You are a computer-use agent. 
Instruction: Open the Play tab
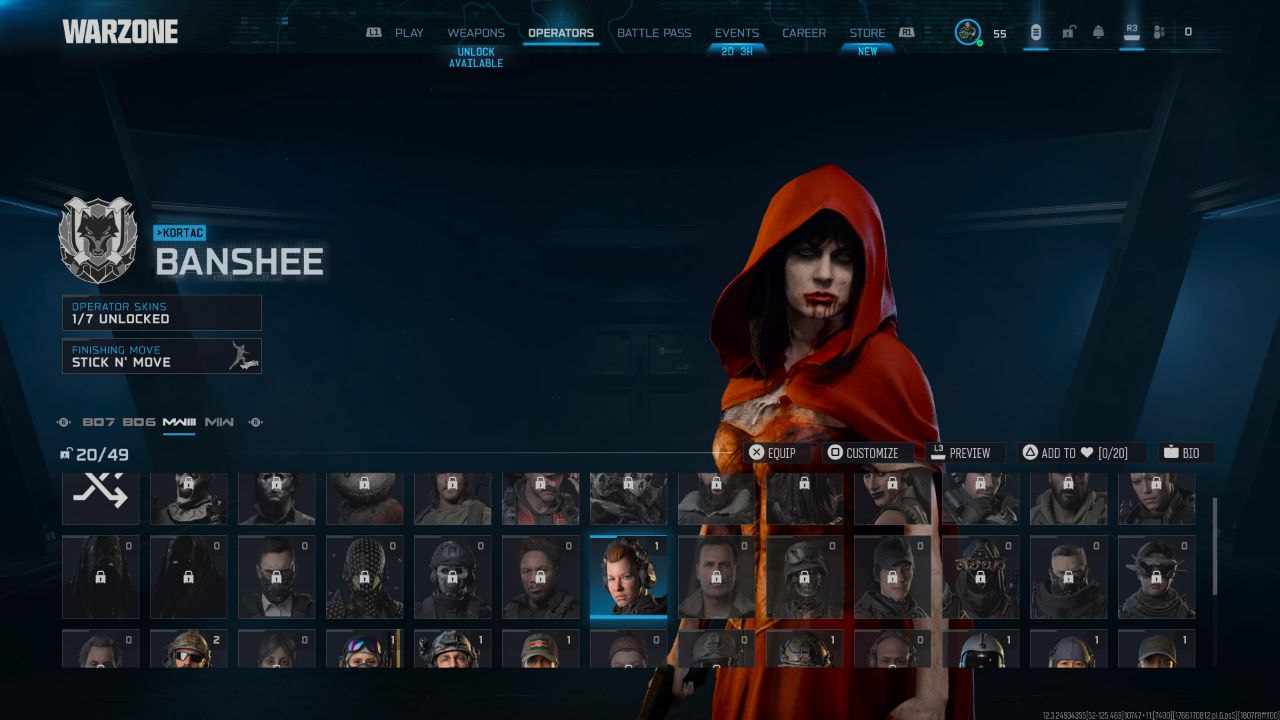pos(408,33)
